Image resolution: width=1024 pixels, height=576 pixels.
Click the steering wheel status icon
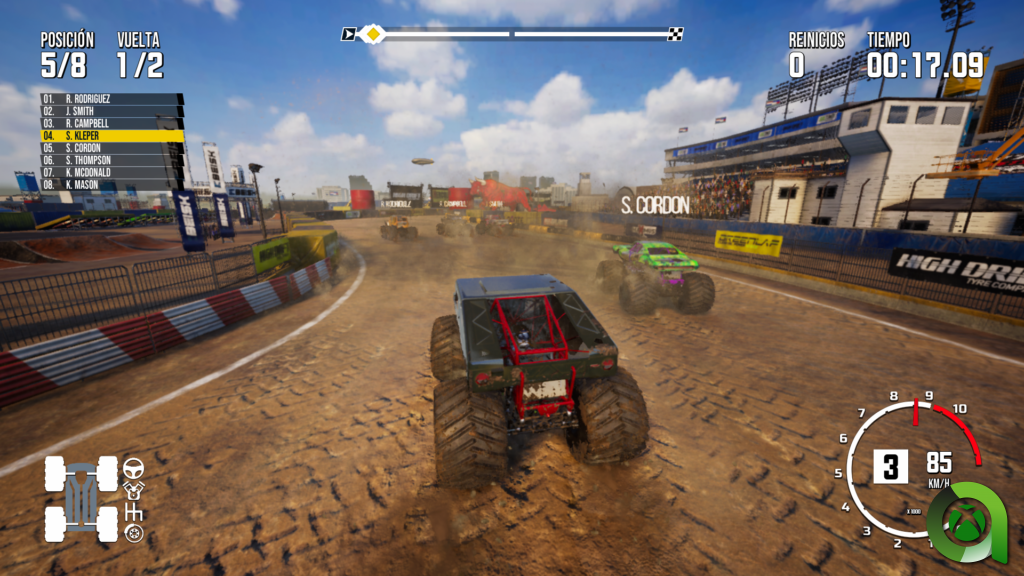(x=133, y=467)
